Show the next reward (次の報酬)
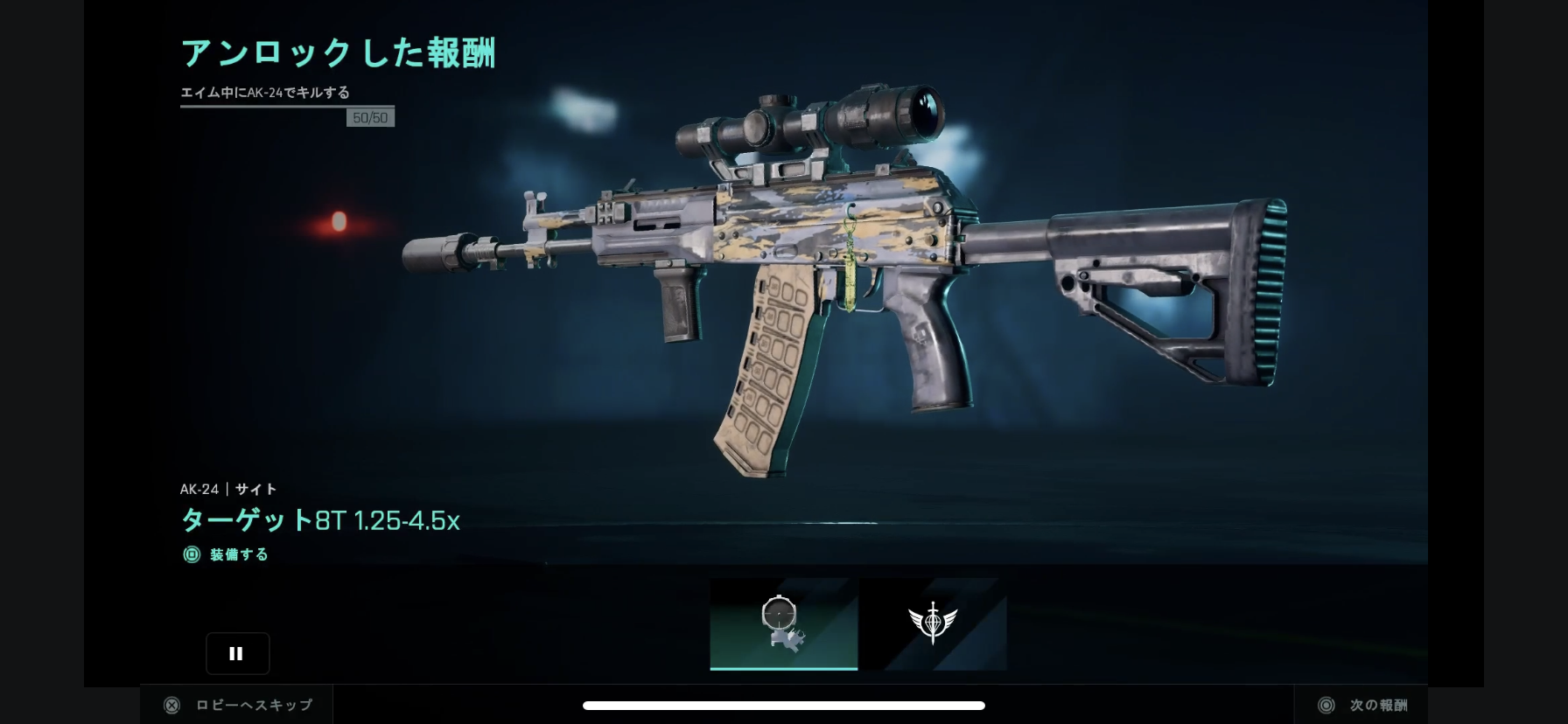 tap(1363, 705)
